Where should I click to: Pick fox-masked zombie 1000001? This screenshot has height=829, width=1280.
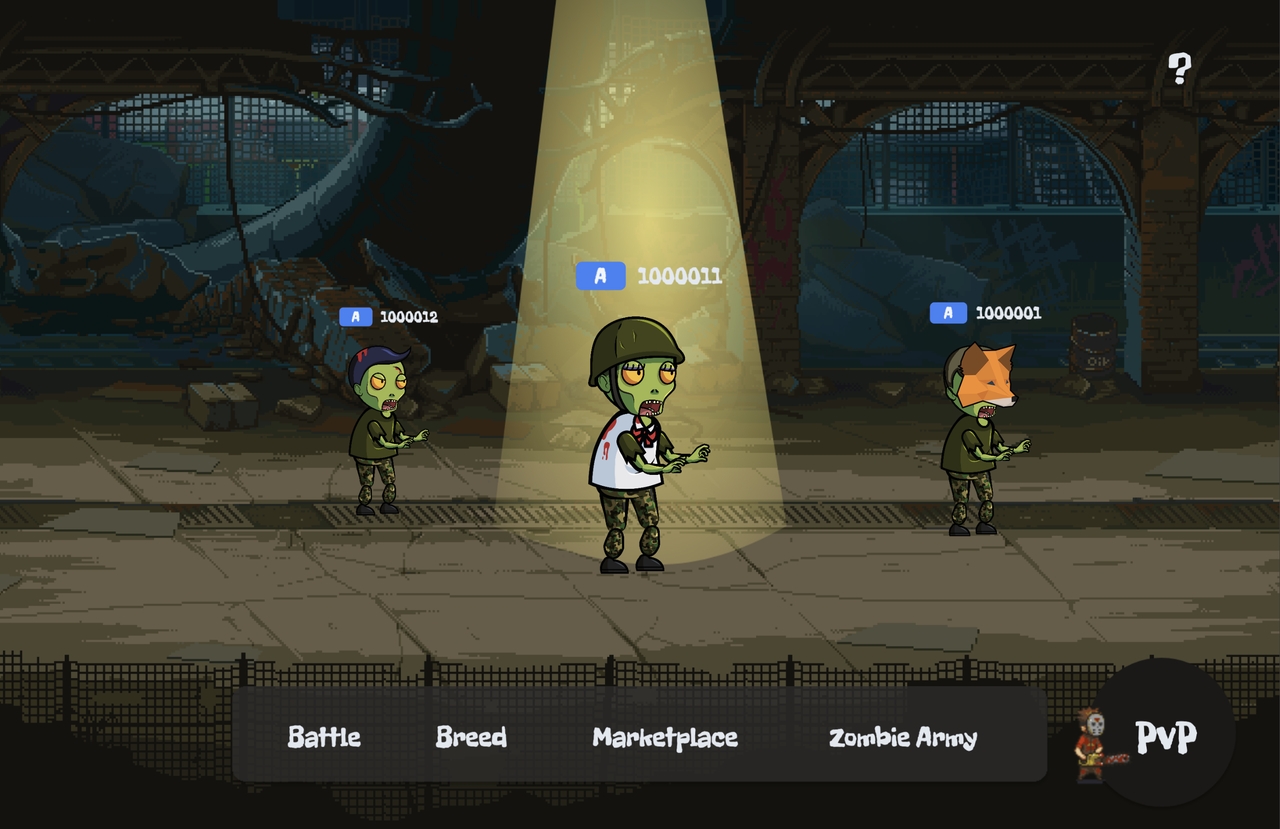pos(977,435)
